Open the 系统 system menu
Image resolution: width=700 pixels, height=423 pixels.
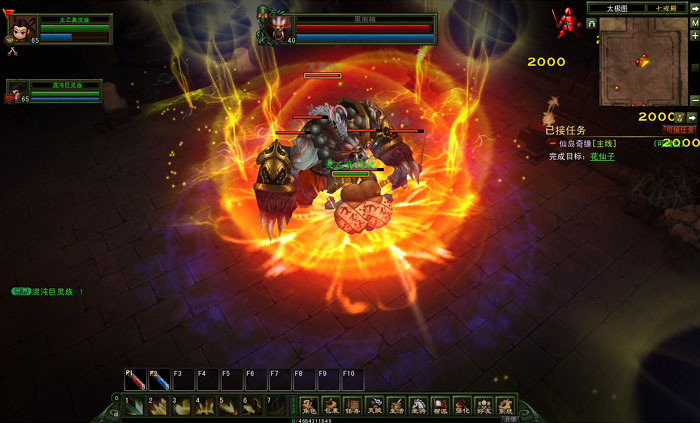click(x=506, y=406)
